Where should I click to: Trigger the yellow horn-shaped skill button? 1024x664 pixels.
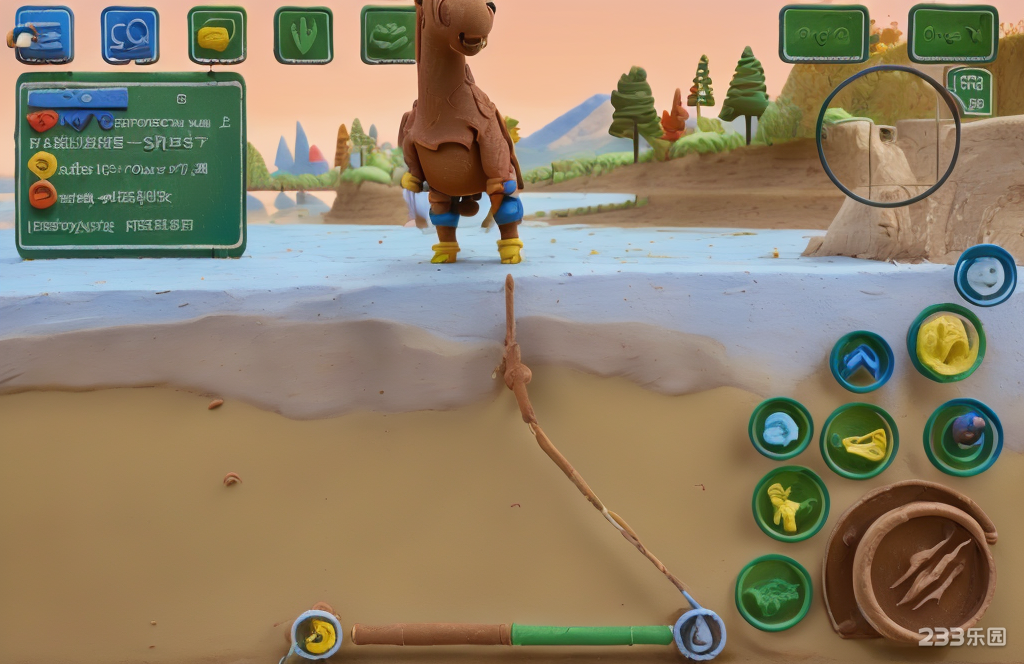coord(859,441)
